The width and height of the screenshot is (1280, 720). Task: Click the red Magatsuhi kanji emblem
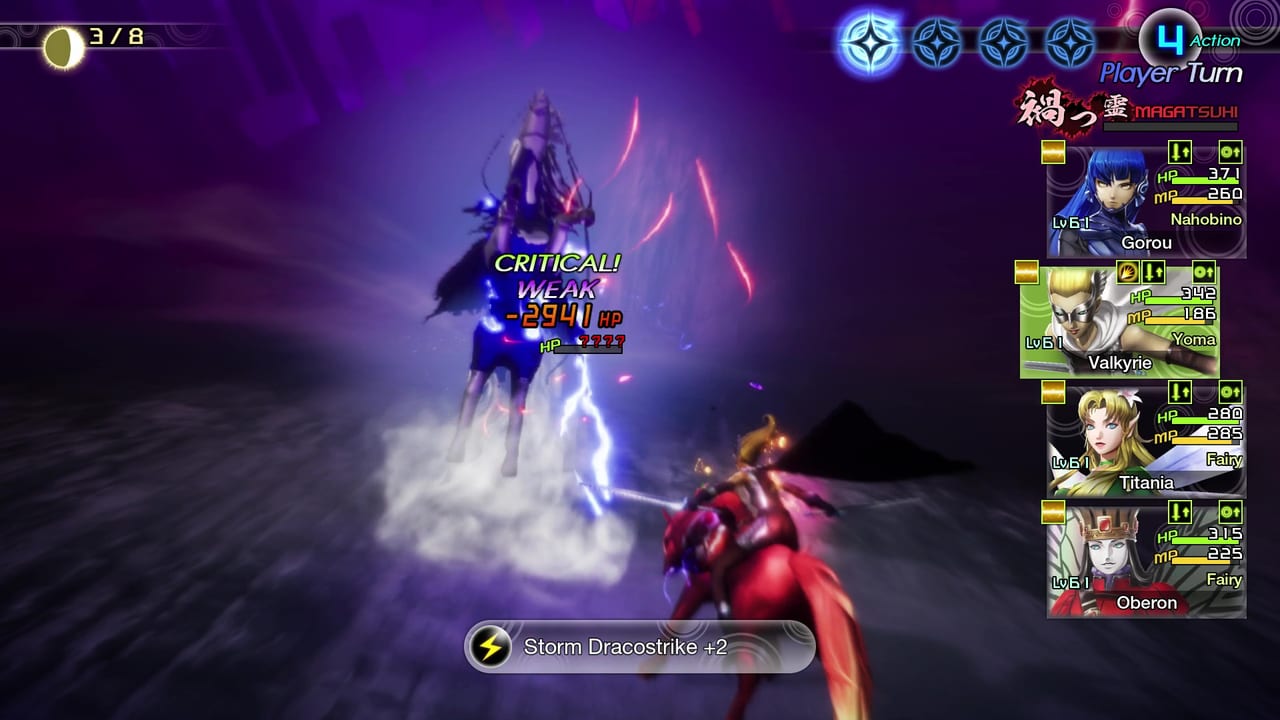[1063, 110]
